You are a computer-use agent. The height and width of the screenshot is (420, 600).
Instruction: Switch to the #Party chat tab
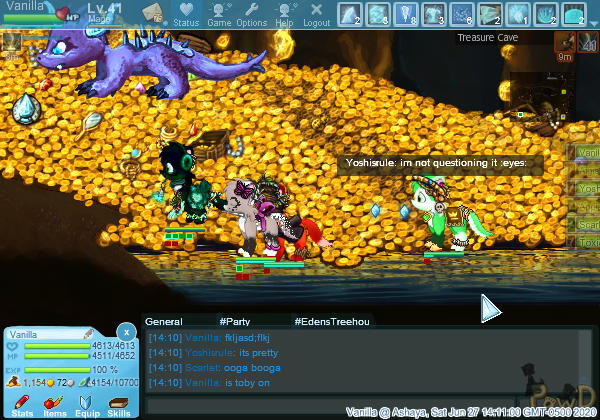[x=235, y=321]
